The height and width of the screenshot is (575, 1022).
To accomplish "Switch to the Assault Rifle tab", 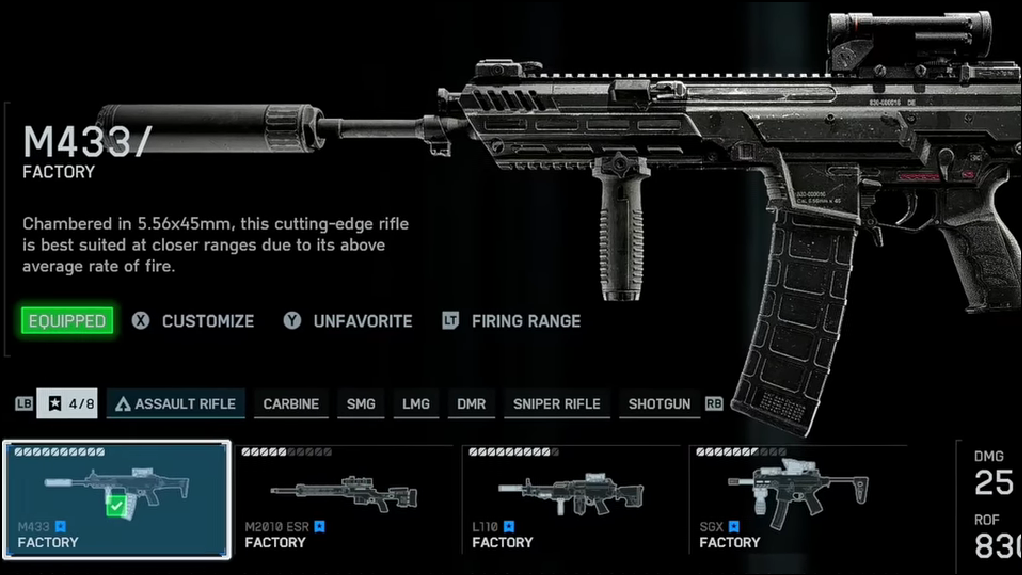I will (176, 404).
